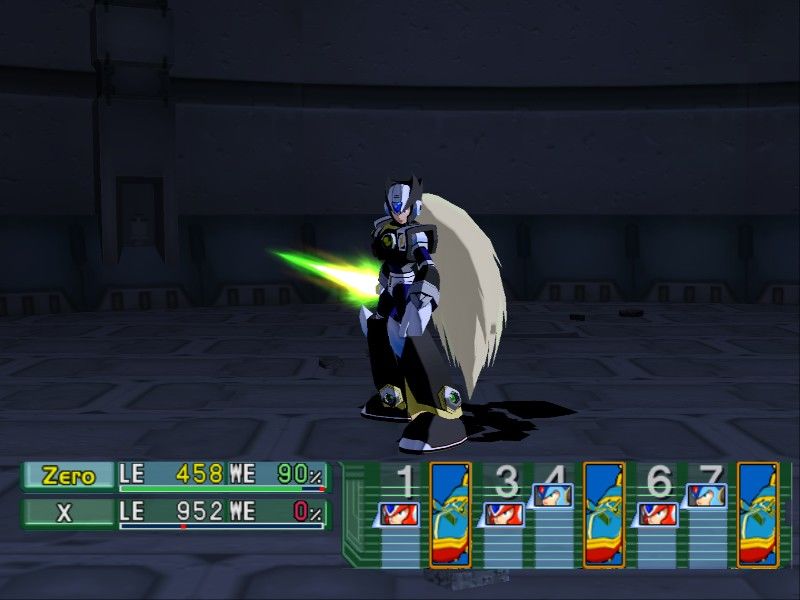This screenshot has width=800, height=600.
Task: Select X's name panel in party status
Action: (x=68, y=513)
